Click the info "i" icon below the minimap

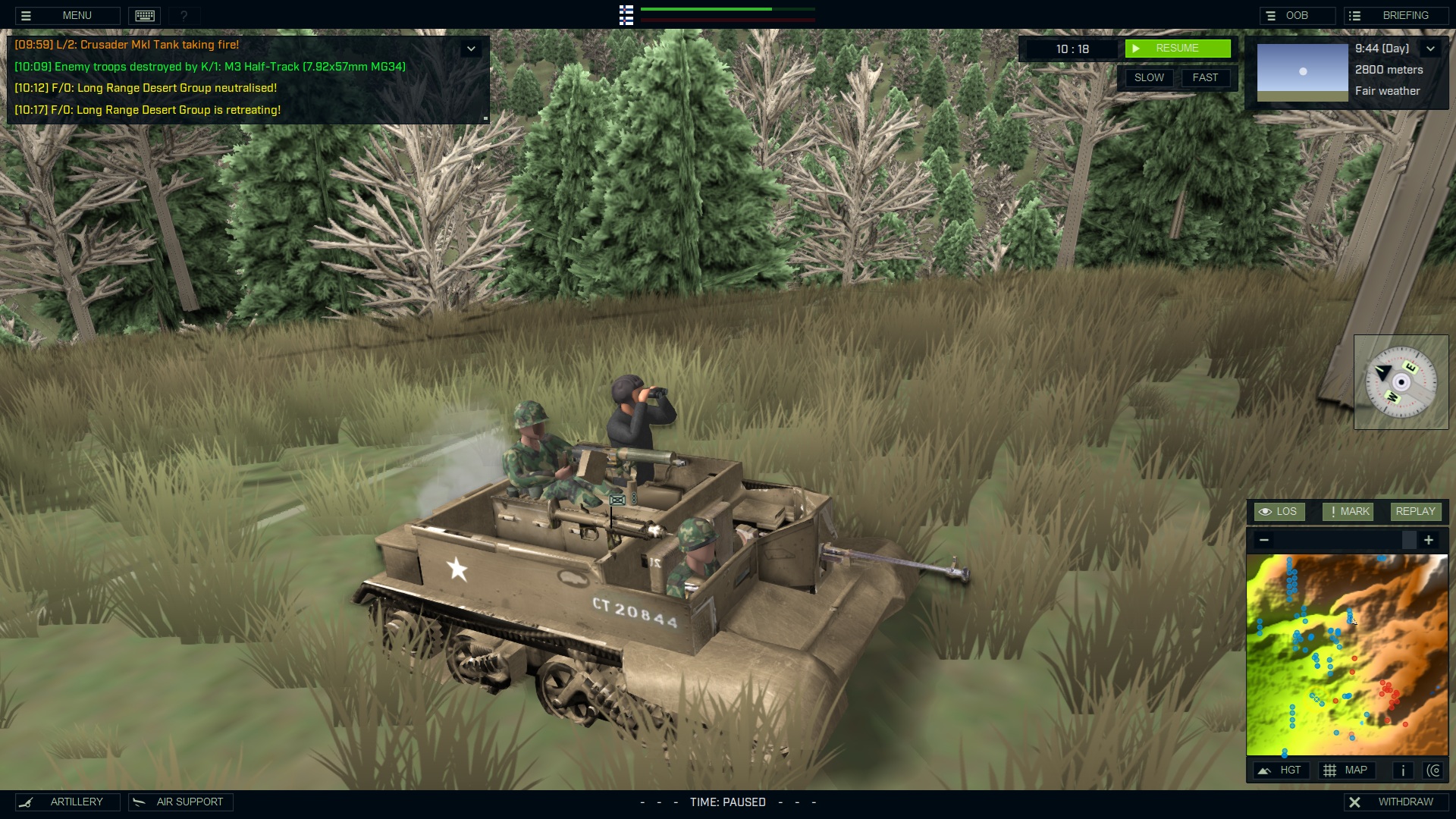pos(1402,770)
